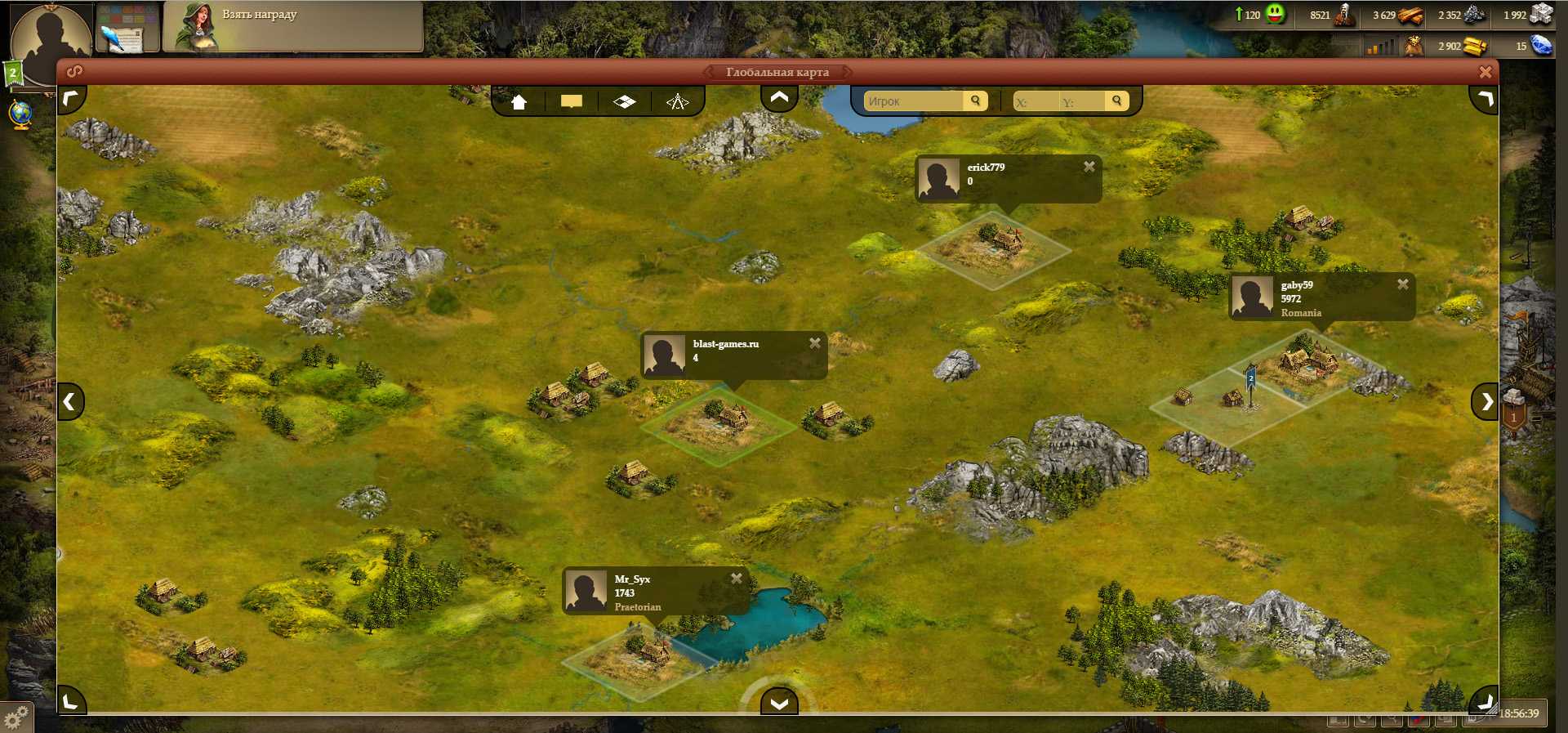The image size is (1568, 733).
Task: Select the compass divider tool icon
Action: coord(677,102)
